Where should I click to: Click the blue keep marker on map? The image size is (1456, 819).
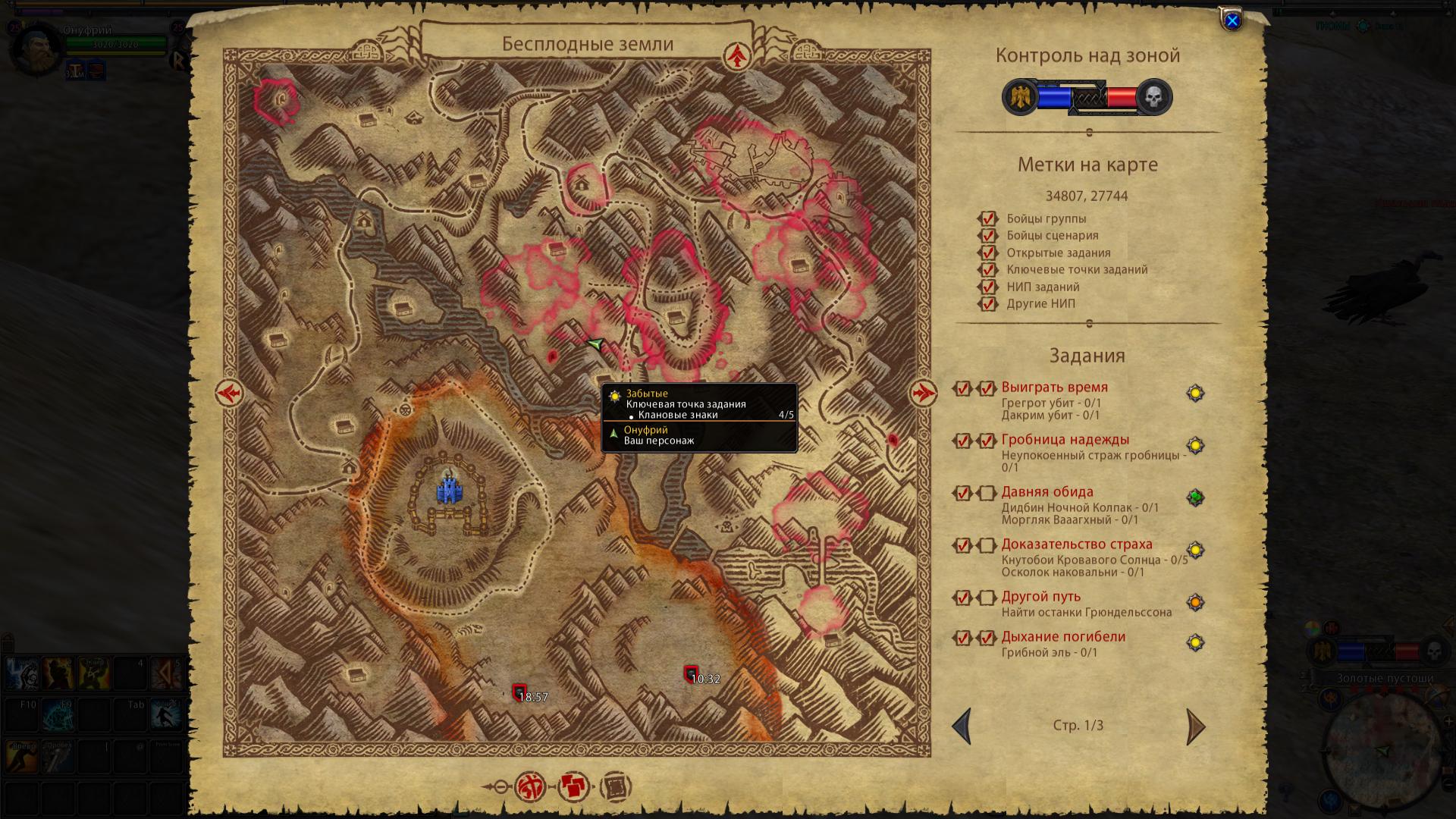(449, 491)
